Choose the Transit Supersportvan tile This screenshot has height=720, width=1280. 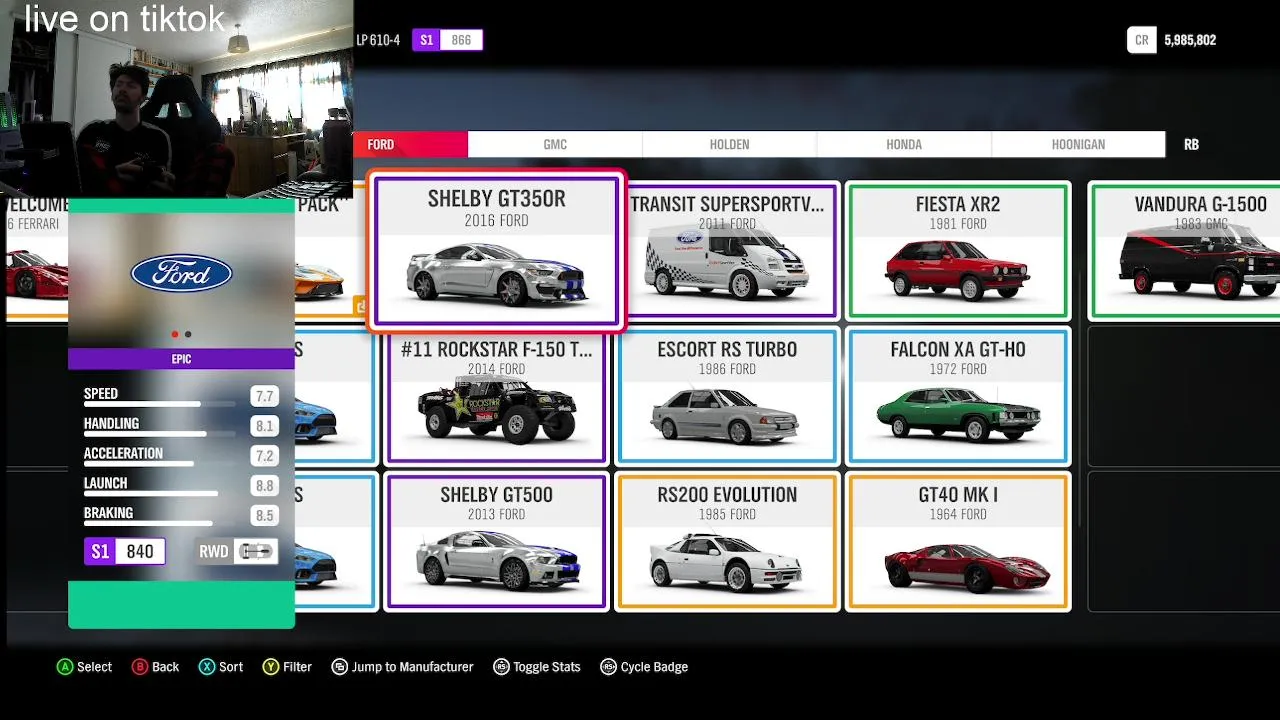[727, 251]
